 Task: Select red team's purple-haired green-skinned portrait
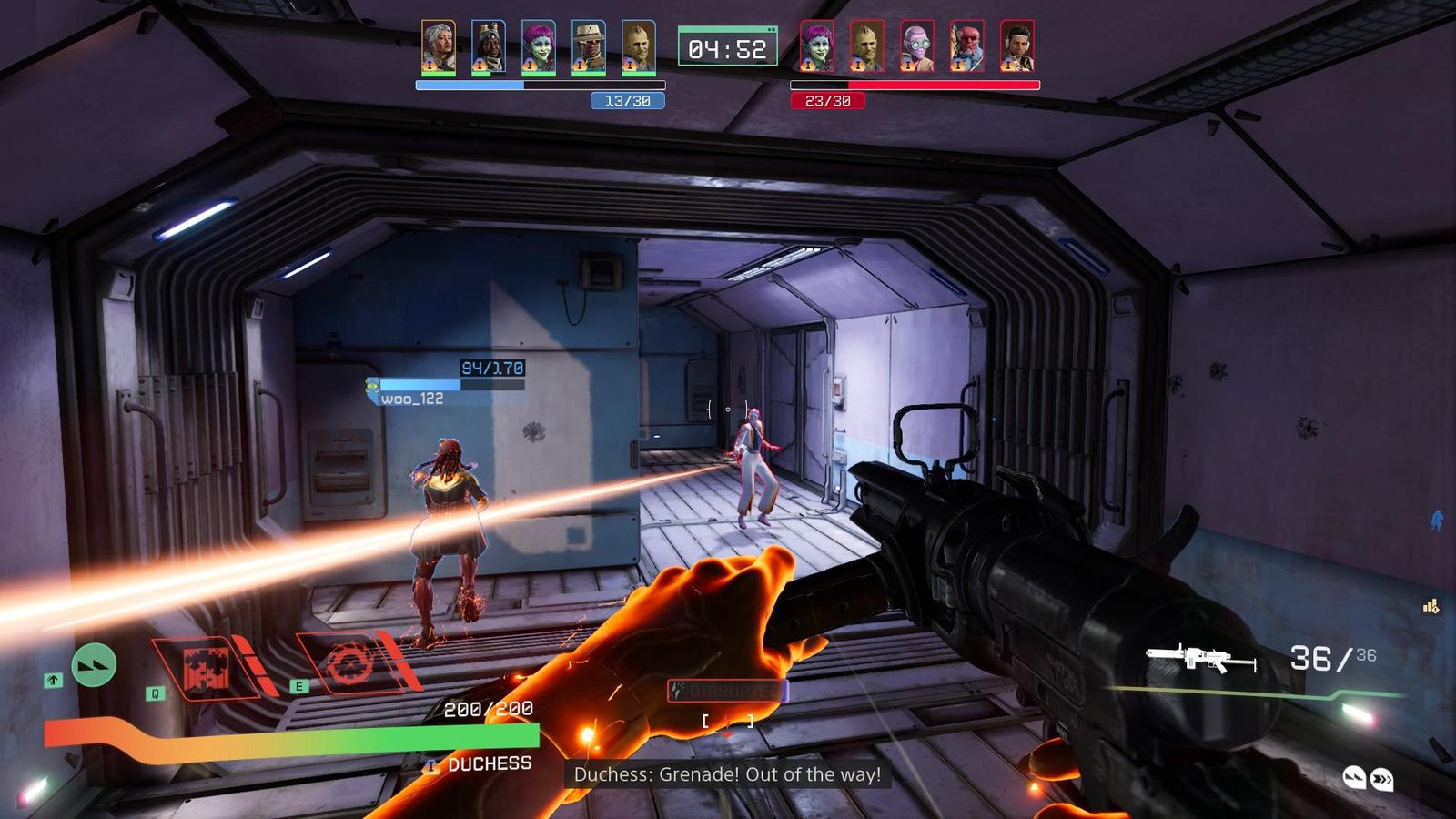pos(816,47)
